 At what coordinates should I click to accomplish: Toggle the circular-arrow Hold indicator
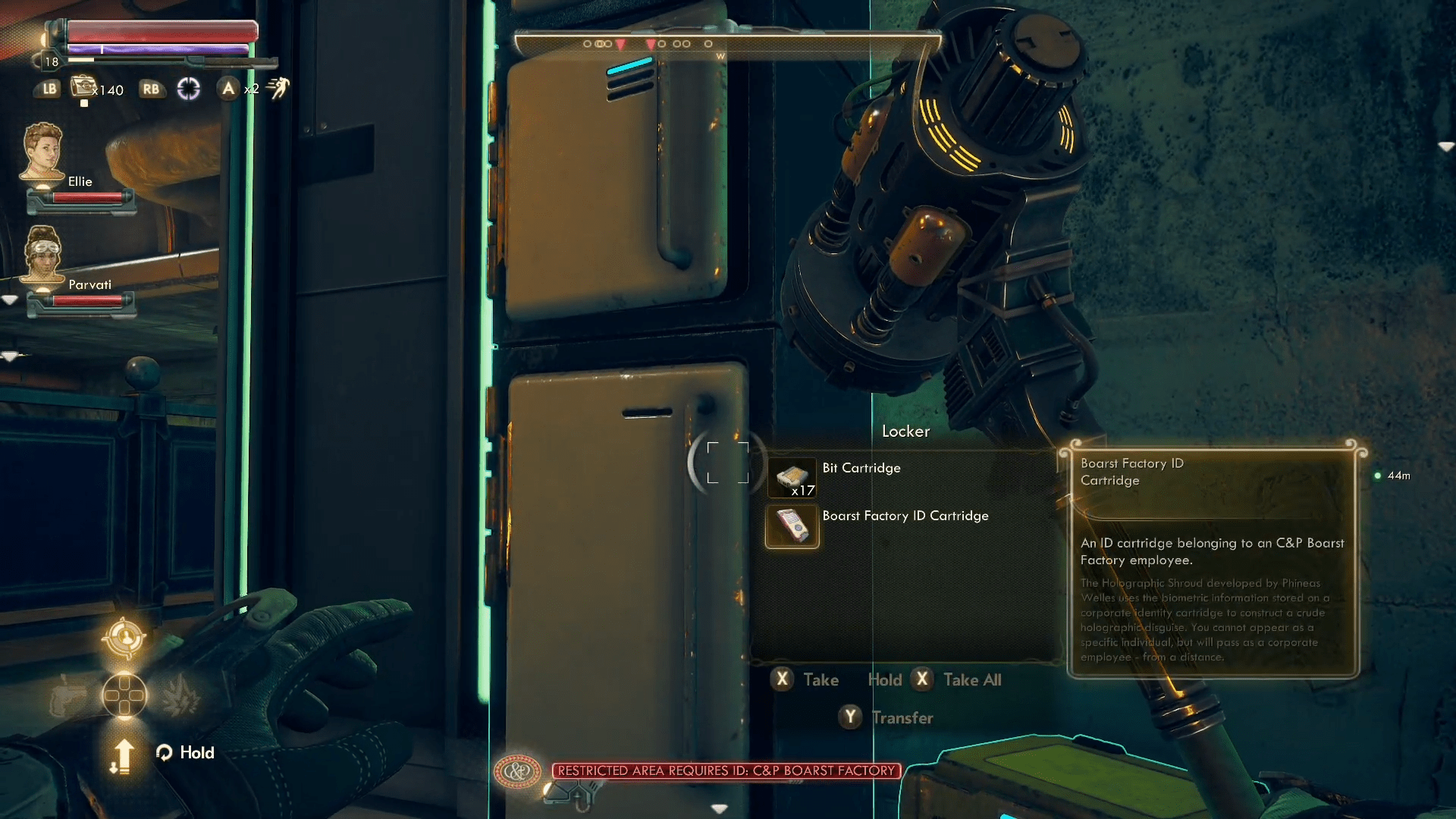pos(165,753)
